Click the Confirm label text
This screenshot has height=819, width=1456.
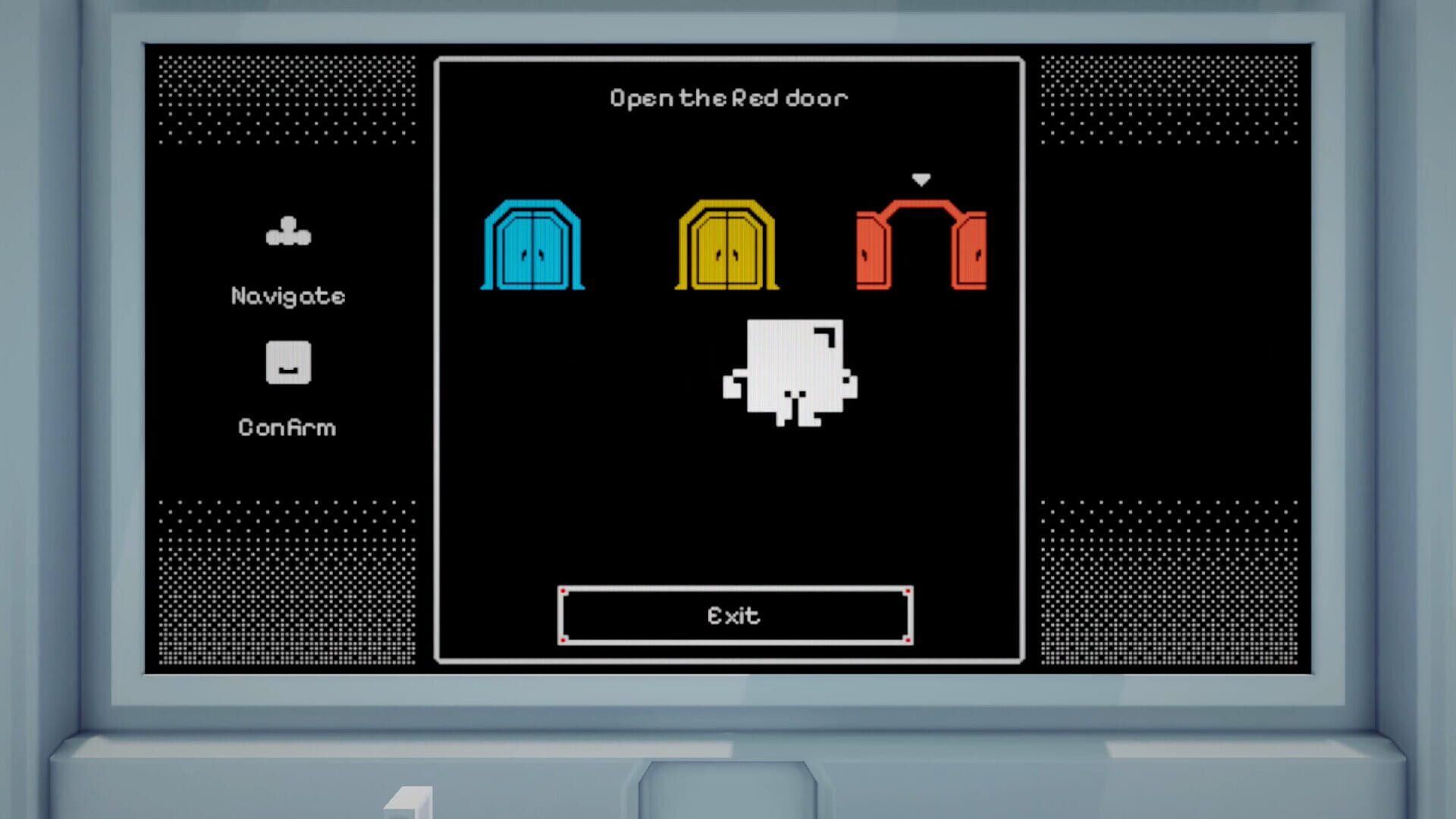tap(288, 427)
